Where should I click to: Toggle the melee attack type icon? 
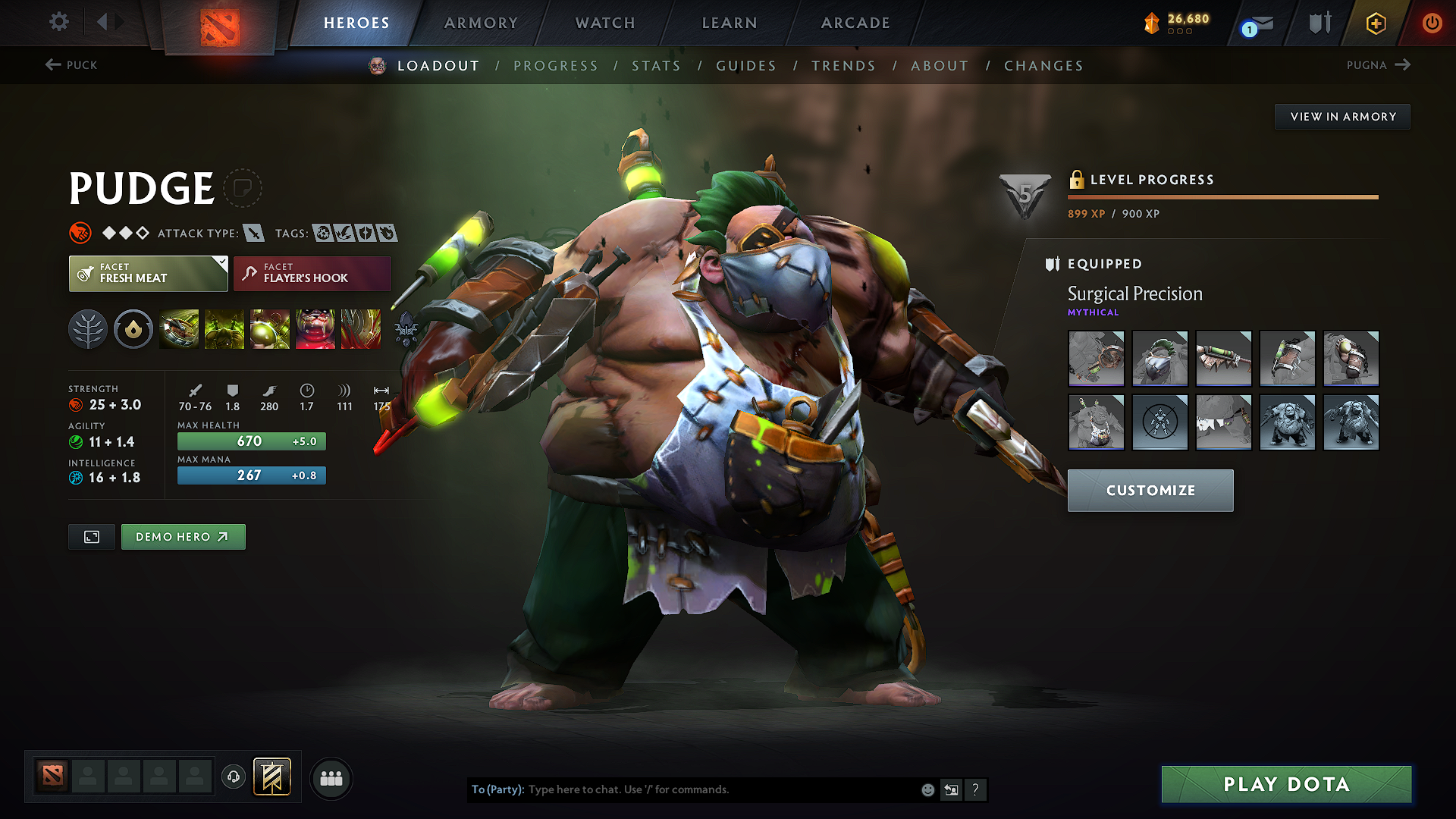click(253, 233)
